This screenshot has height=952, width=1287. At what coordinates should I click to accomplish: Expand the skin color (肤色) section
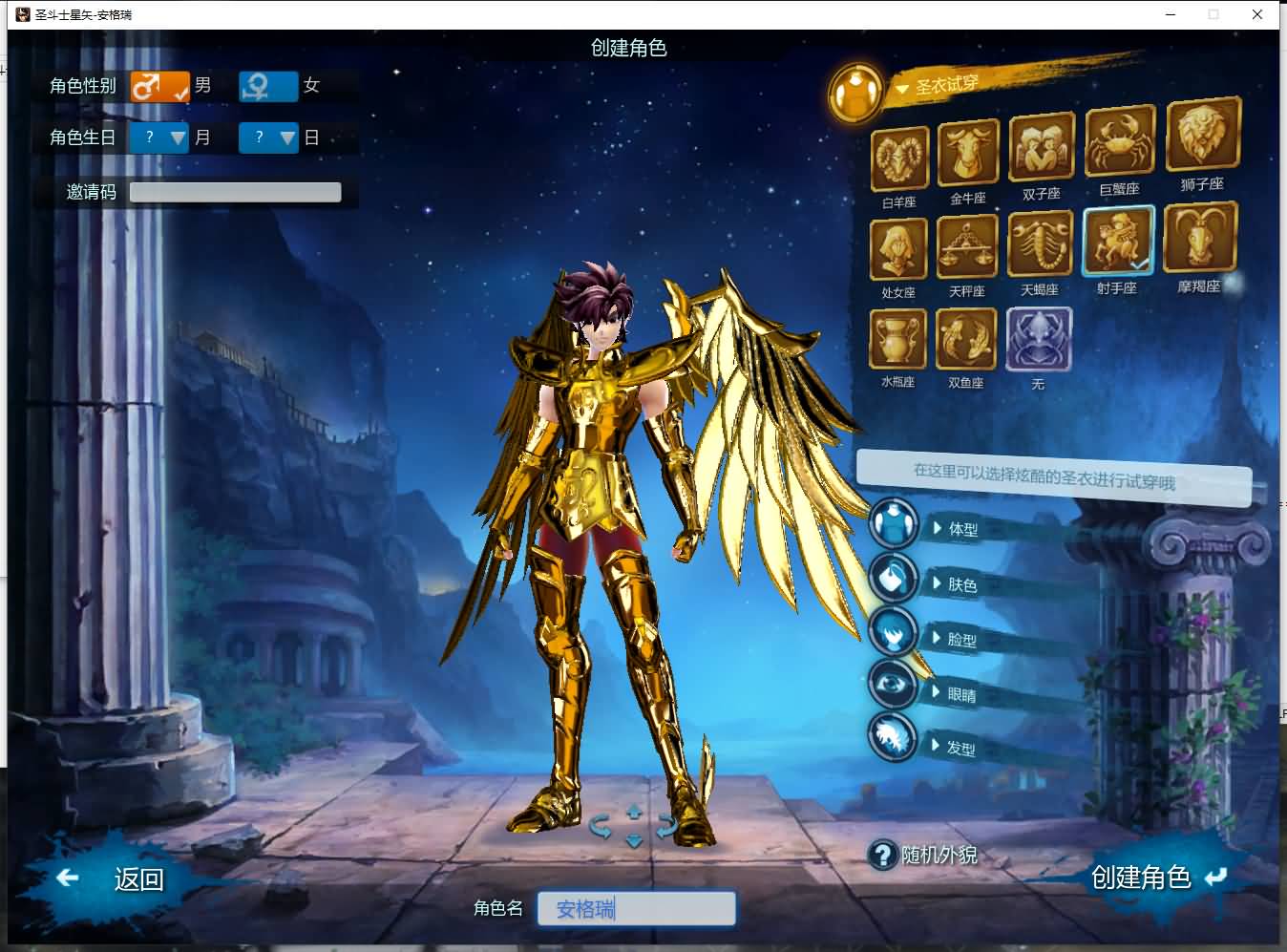pos(960,584)
